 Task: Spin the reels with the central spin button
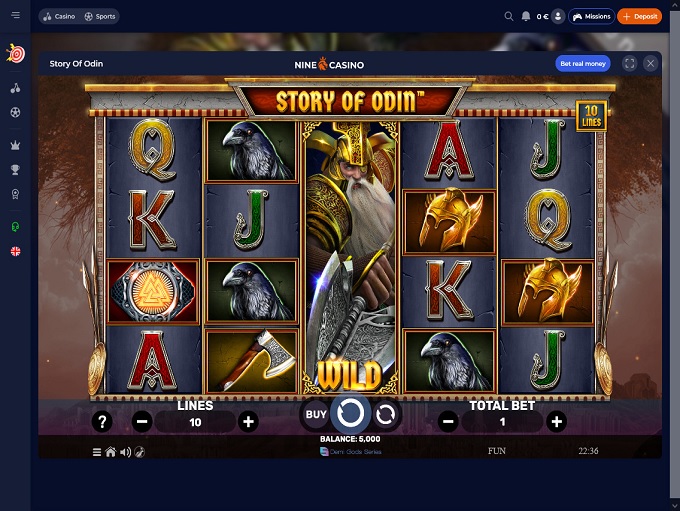[350, 413]
